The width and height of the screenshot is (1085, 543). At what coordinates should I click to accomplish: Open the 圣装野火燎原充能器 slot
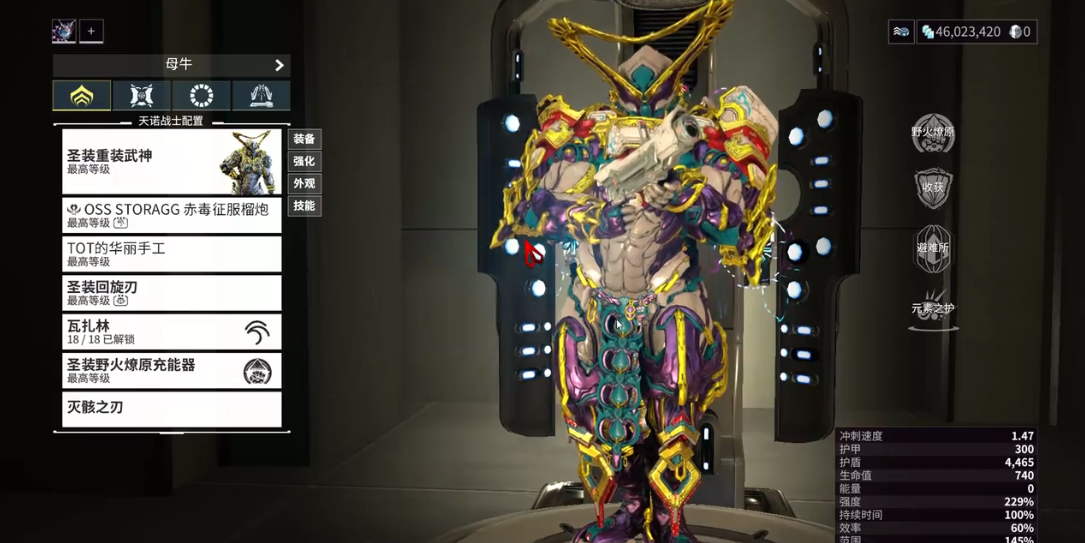click(171, 371)
